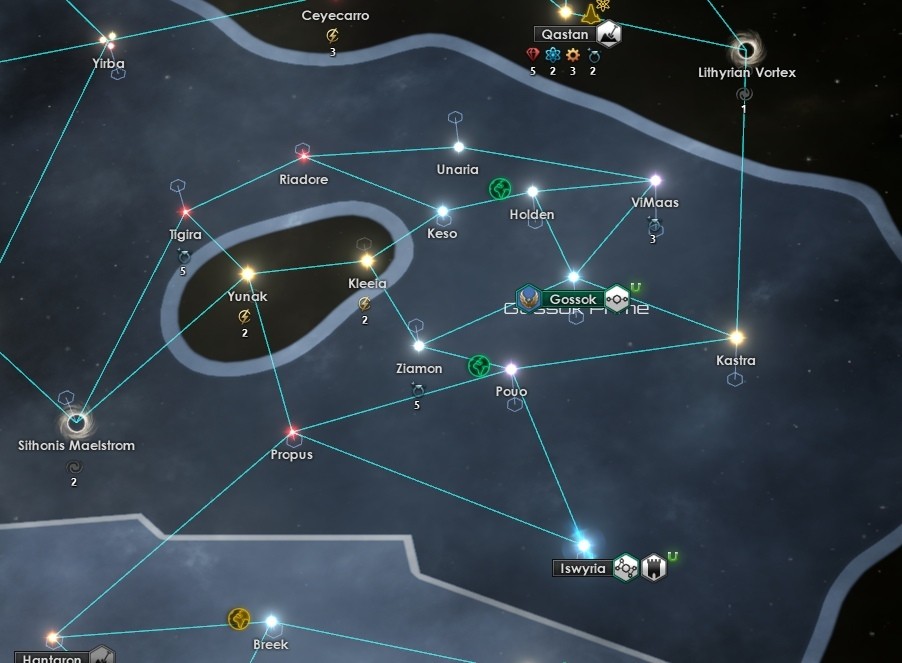The width and height of the screenshot is (902, 663).
Task: Choose the Yunak star system
Action: [x=247, y=273]
